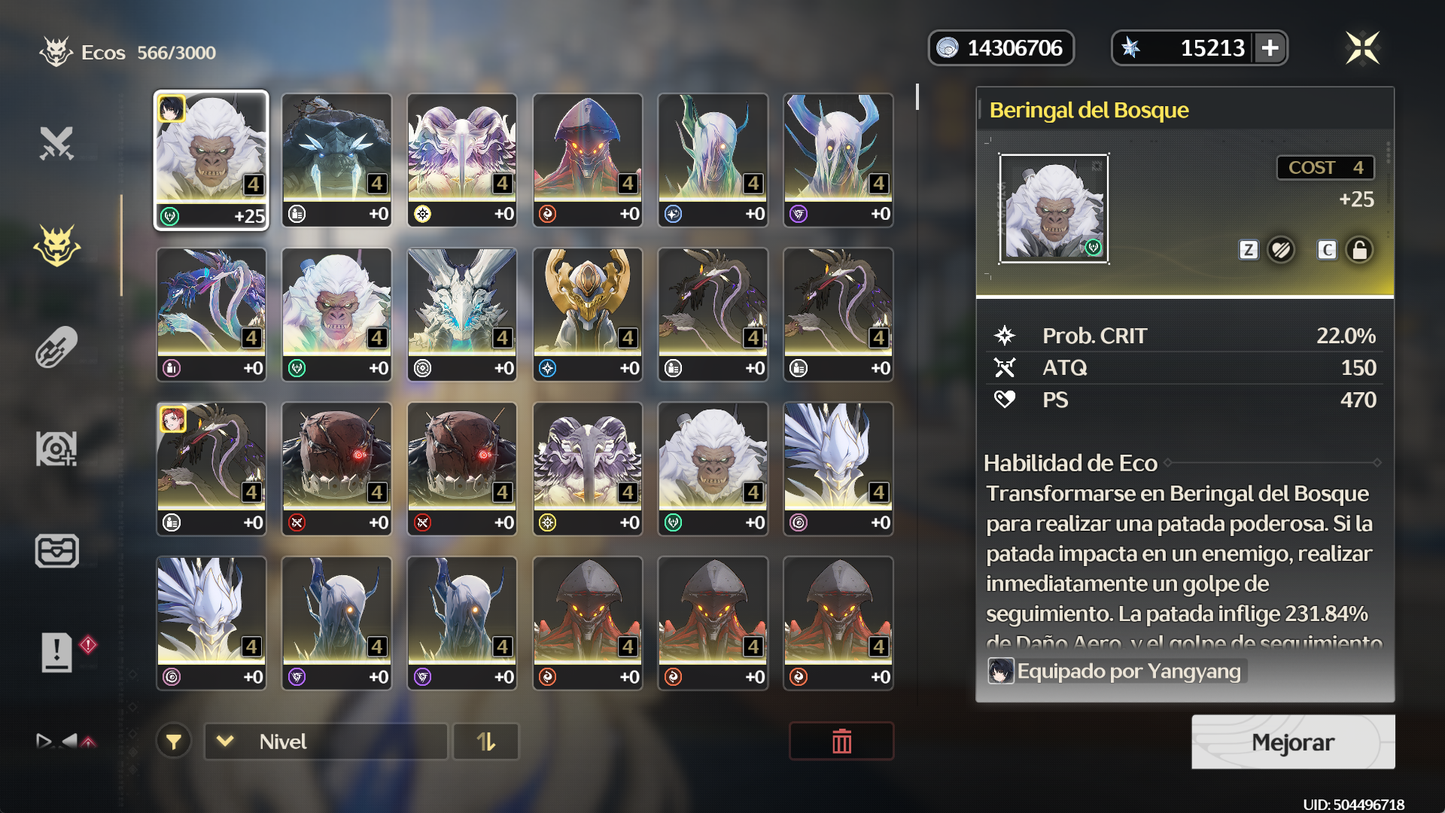This screenshot has width=1445, height=813.
Task: Activate the red trash discard button
Action: [841, 742]
